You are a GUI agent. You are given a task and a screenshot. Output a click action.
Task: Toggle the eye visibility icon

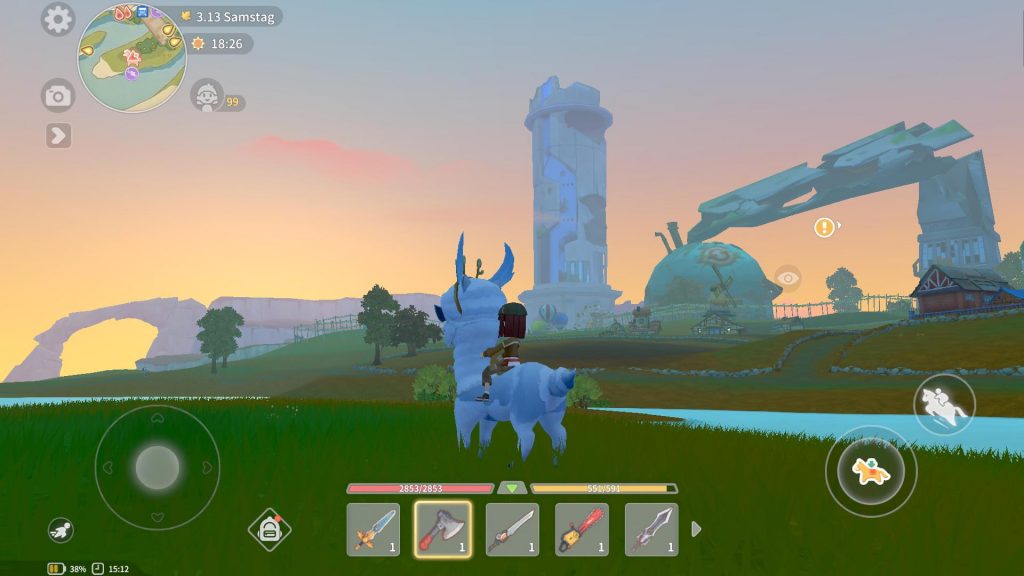click(x=788, y=277)
